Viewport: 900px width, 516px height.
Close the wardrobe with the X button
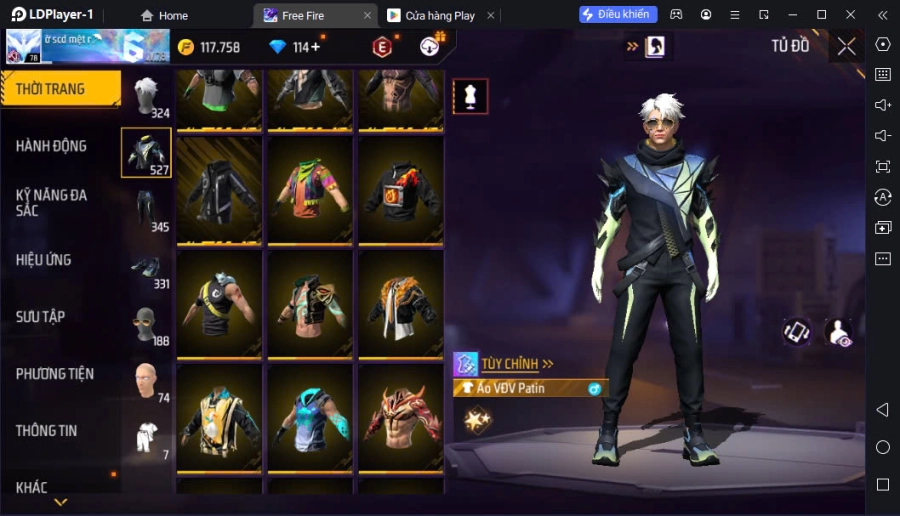pos(846,46)
